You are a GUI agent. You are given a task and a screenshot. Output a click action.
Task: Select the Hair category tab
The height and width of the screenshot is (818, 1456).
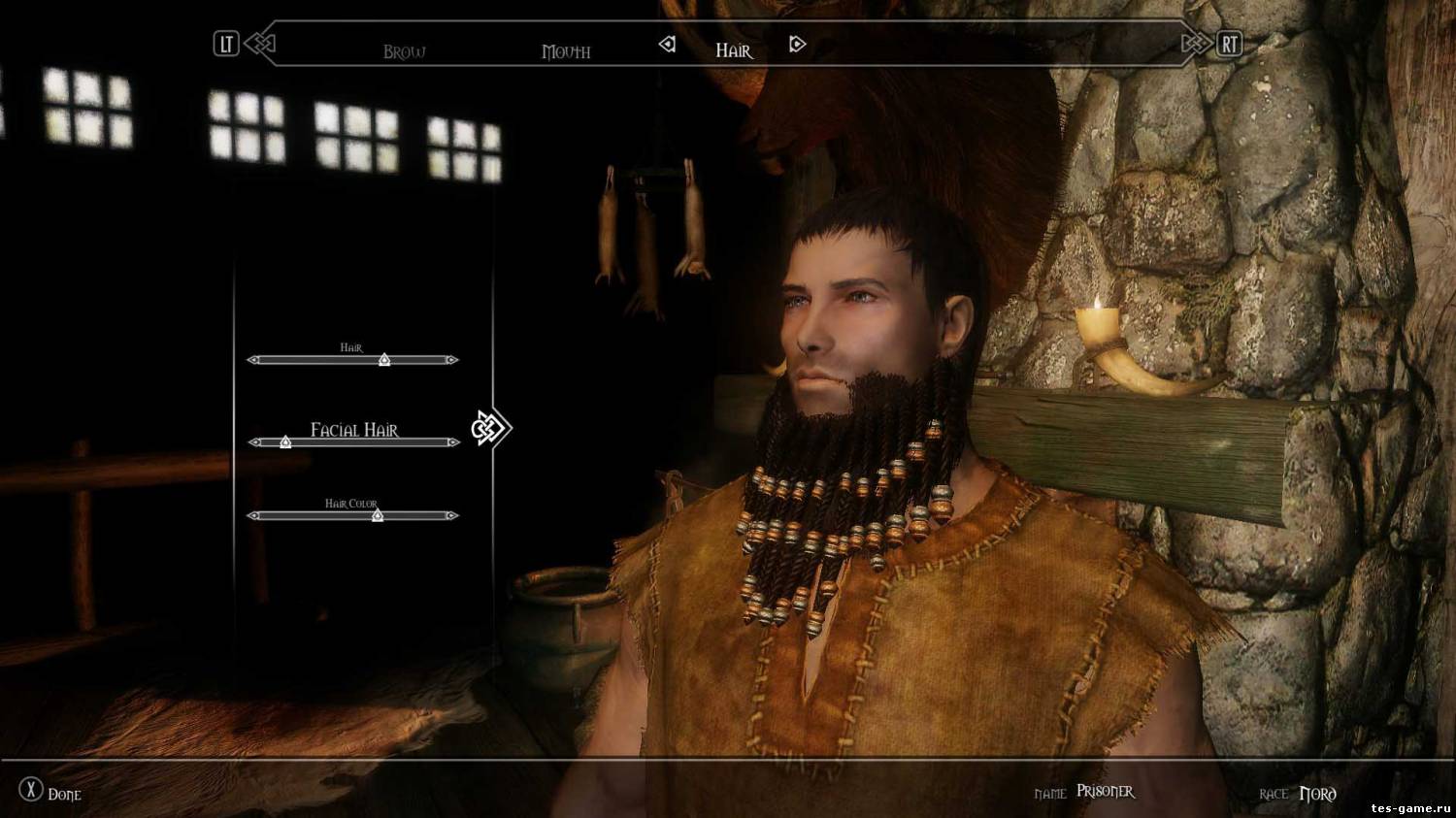(734, 50)
